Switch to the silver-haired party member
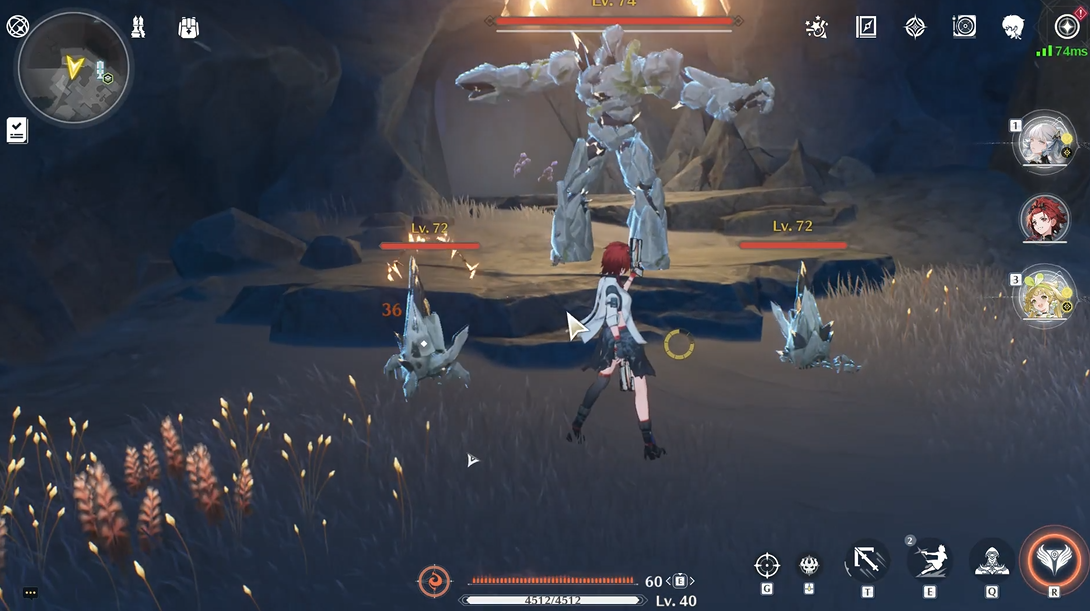1090x611 pixels. [1044, 142]
